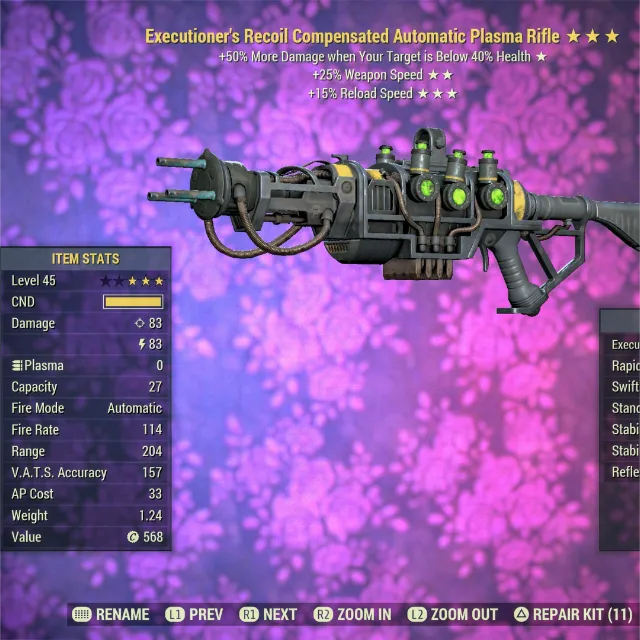Show the next item with Next
The width and height of the screenshot is (640, 640).
pyautogui.click(x=269, y=615)
